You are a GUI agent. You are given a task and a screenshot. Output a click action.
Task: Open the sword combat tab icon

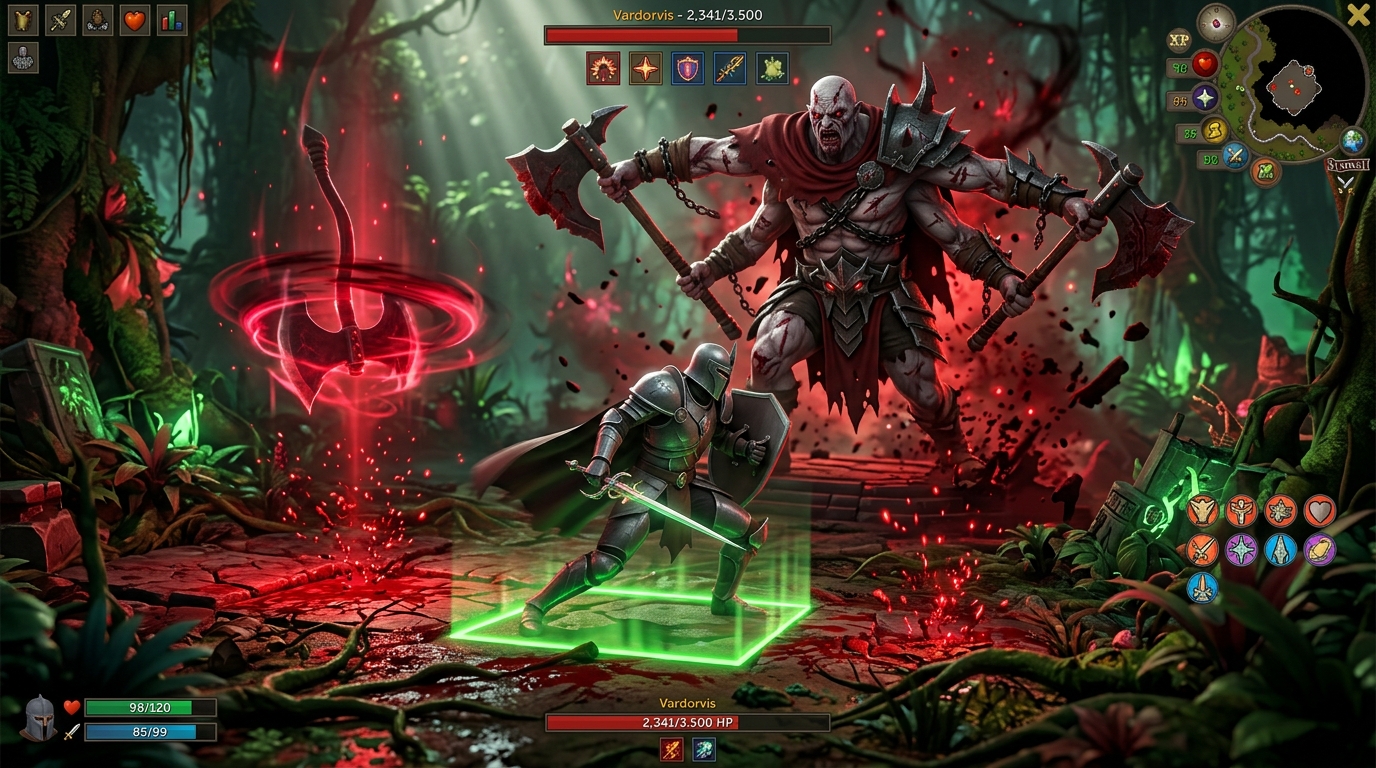pos(61,19)
